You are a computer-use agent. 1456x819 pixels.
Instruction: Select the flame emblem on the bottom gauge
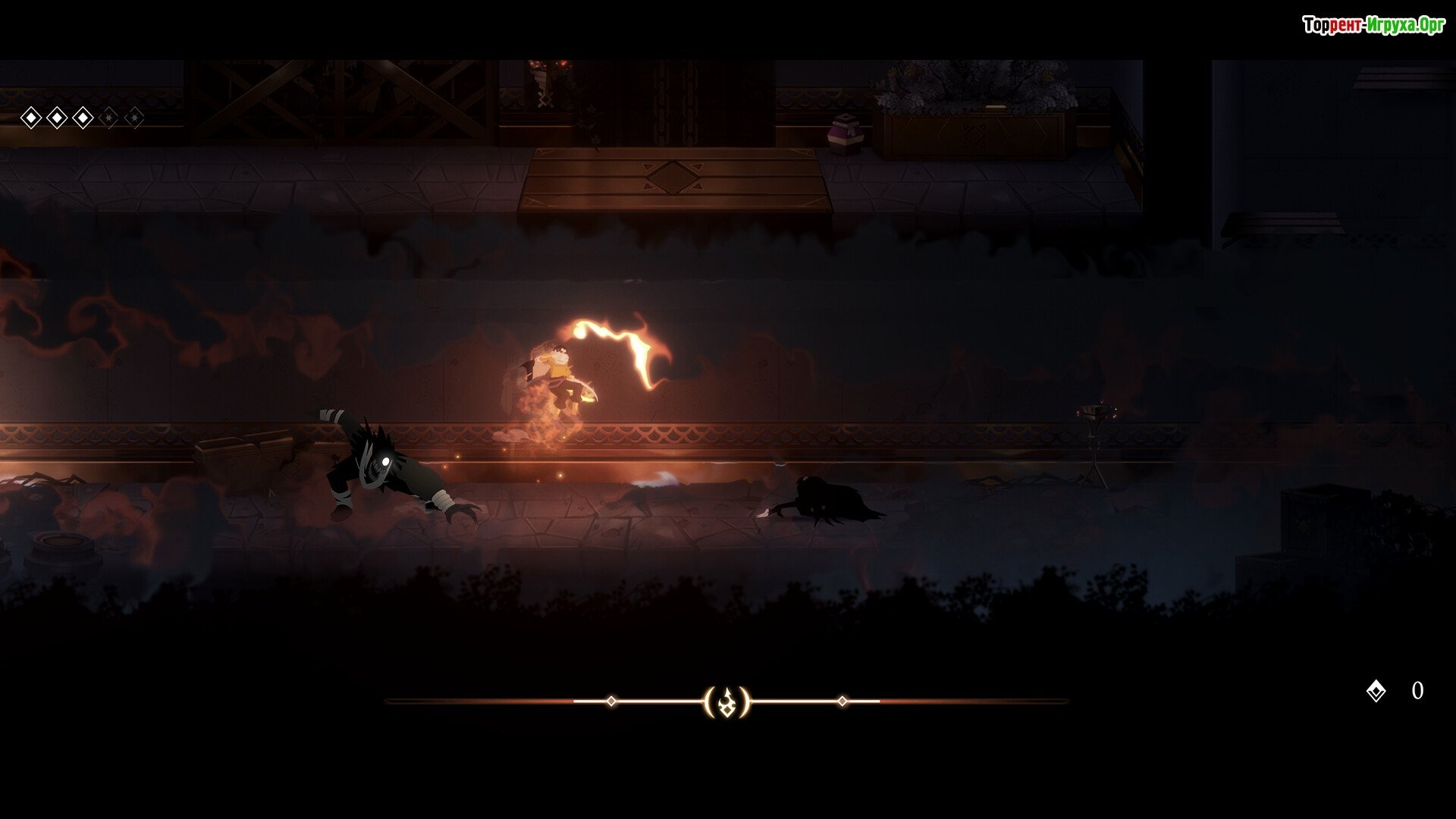pos(726,701)
